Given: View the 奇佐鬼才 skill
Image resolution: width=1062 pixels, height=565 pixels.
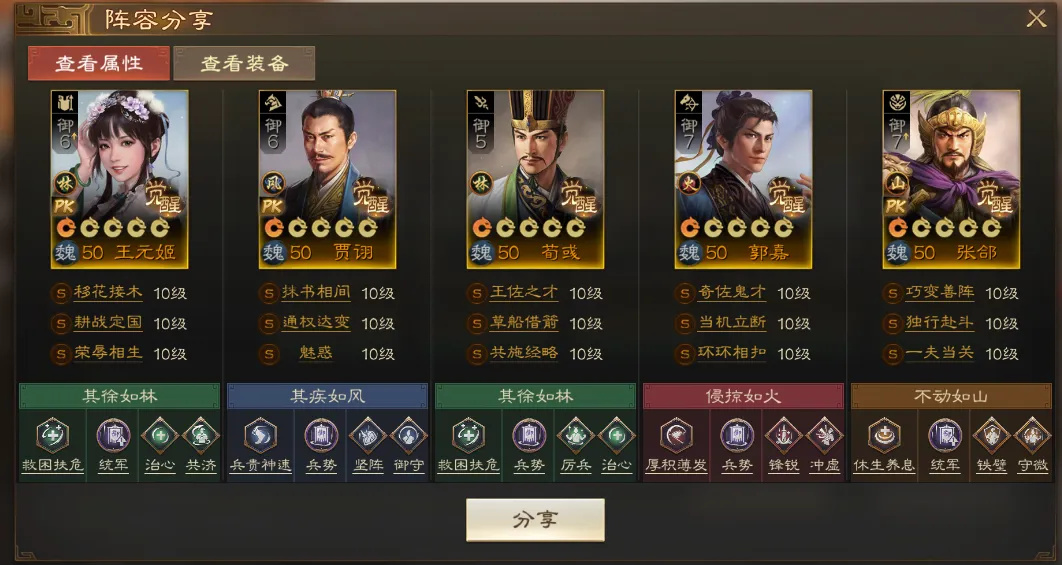Looking at the screenshot, I should point(732,294).
